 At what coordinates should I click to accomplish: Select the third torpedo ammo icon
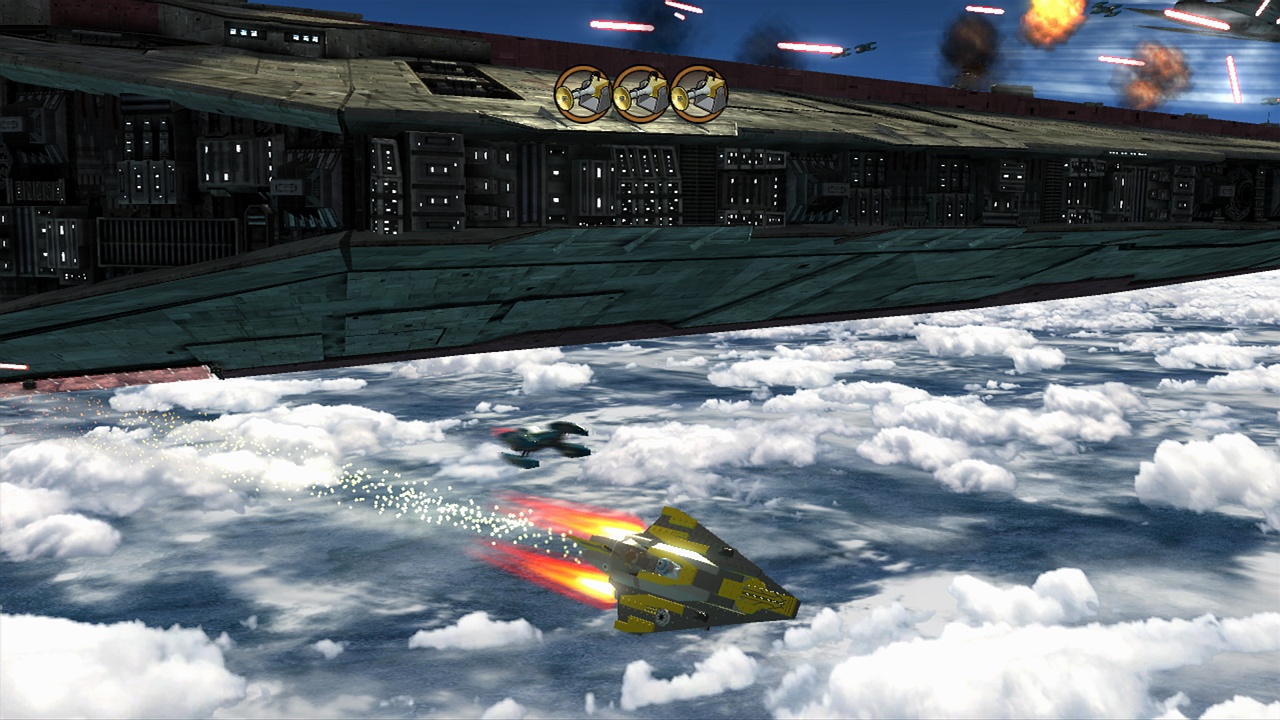699,95
